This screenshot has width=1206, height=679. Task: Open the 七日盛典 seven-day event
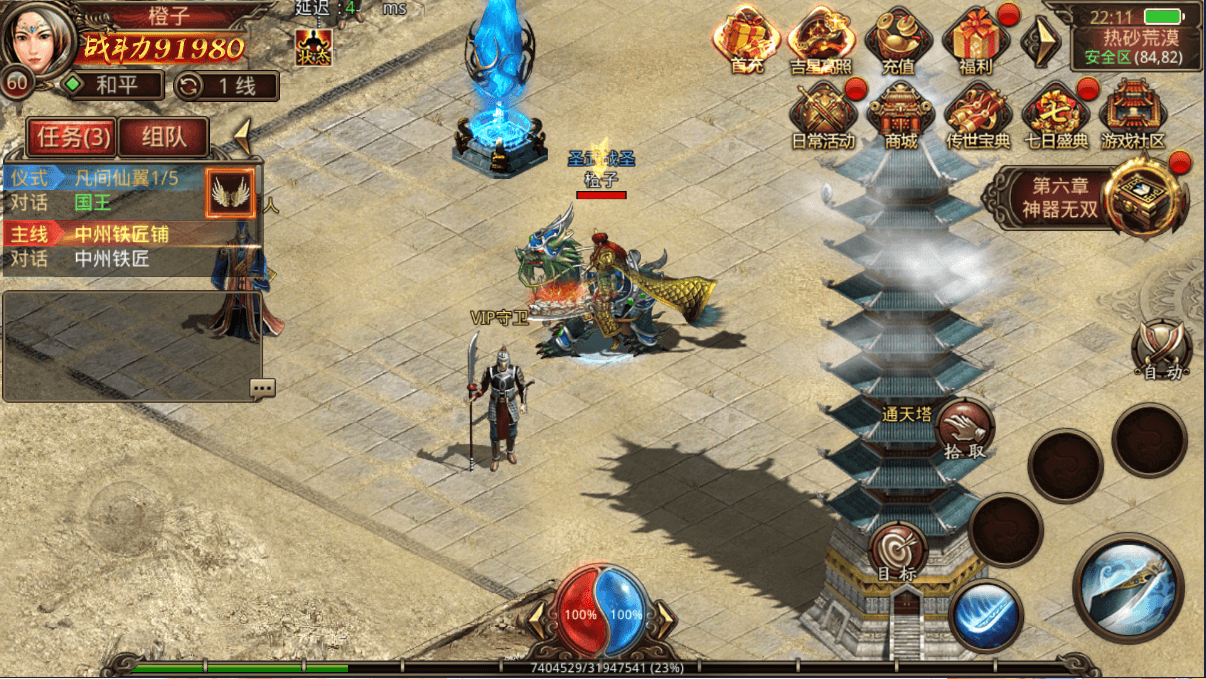tap(1055, 115)
